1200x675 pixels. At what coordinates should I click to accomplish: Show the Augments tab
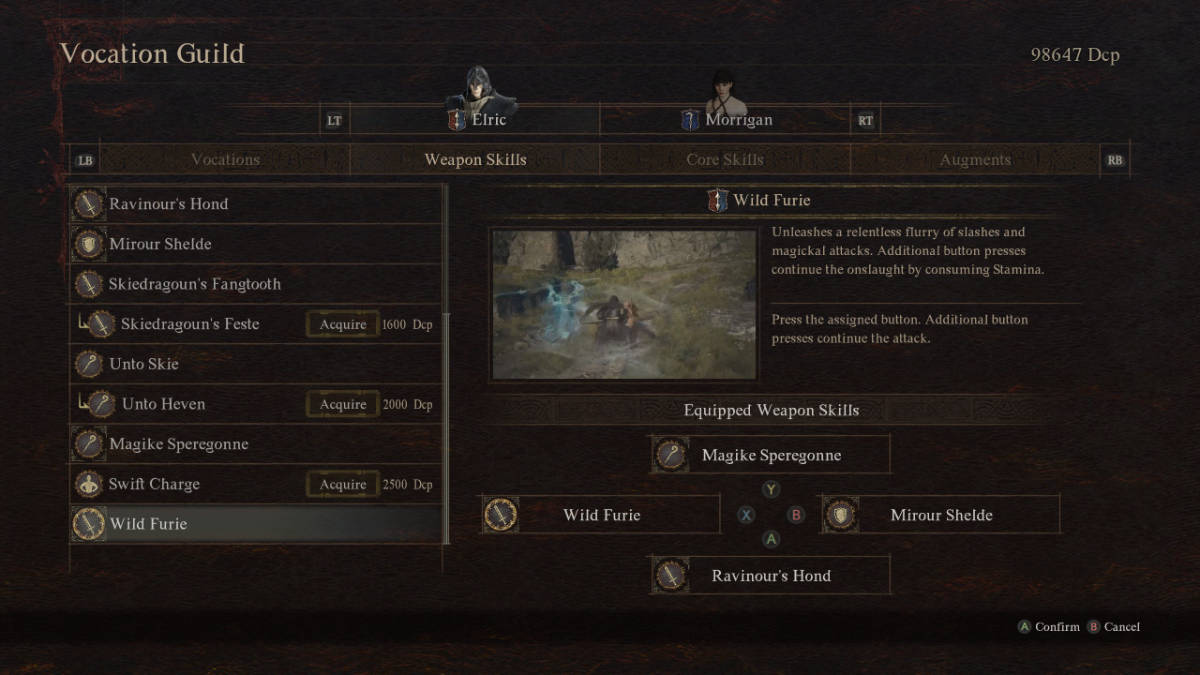pos(975,160)
